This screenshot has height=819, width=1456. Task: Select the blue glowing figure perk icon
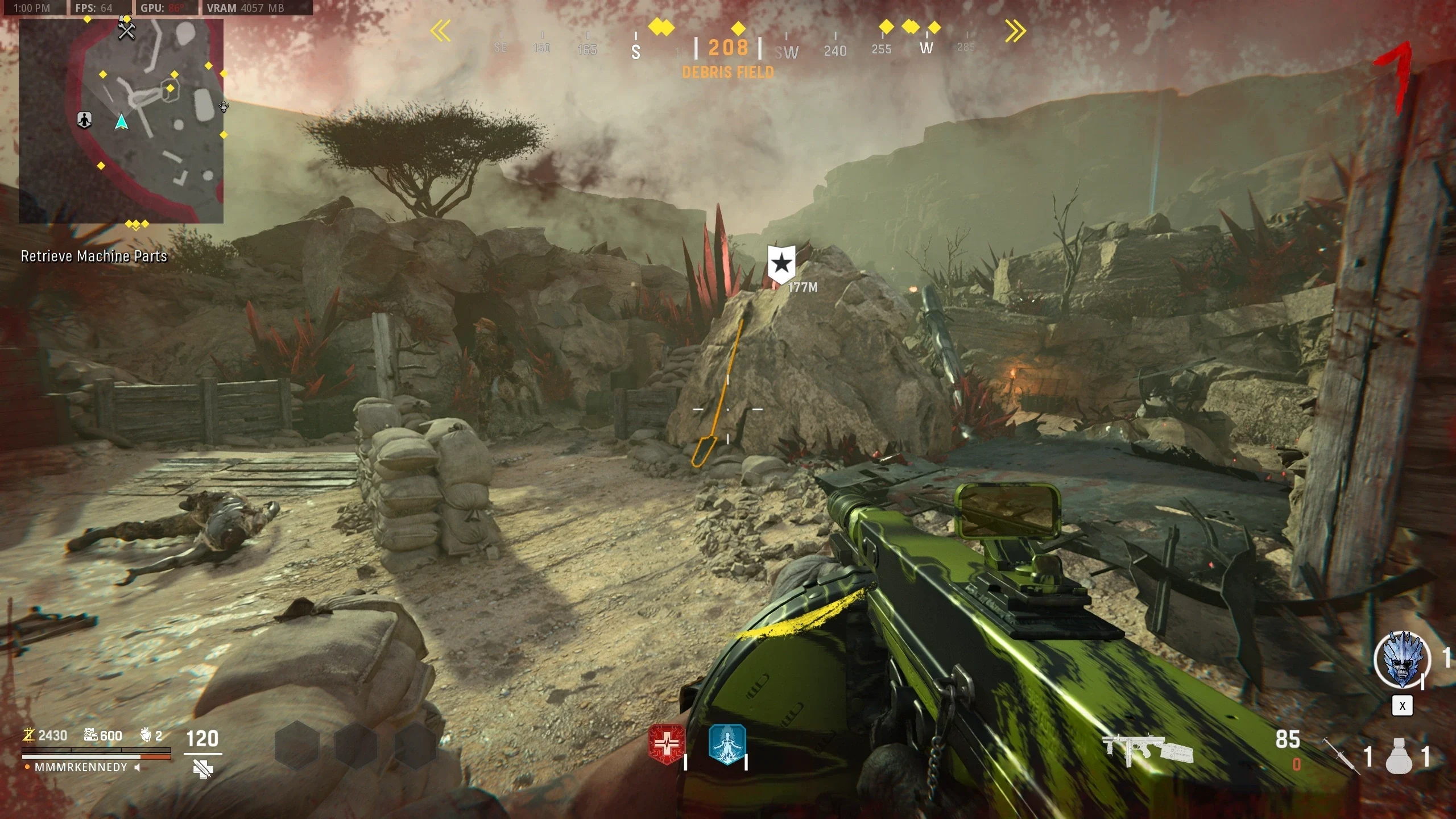(x=727, y=744)
